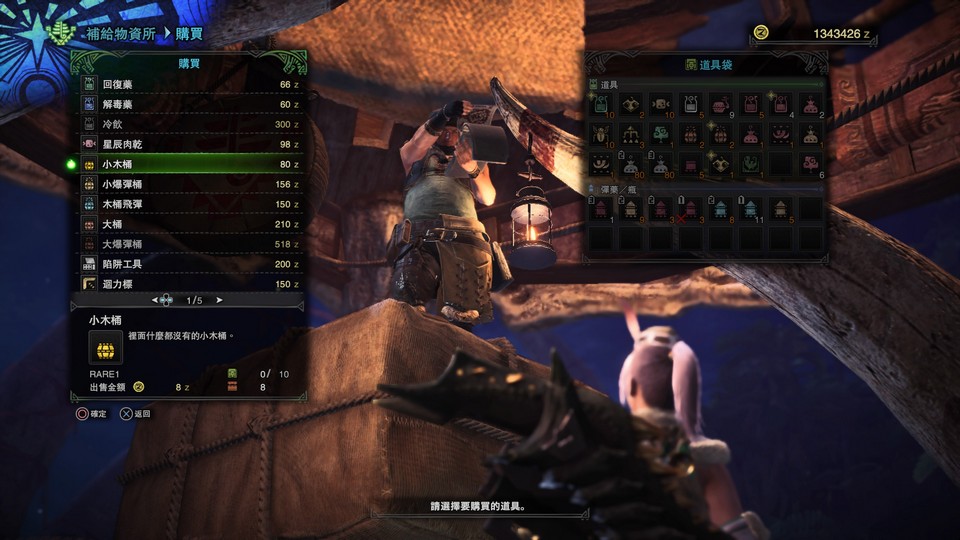Choose 小爆彈桶 to purchase
Image resolution: width=960 pixels, height=540 pixels.
(190, 184)
